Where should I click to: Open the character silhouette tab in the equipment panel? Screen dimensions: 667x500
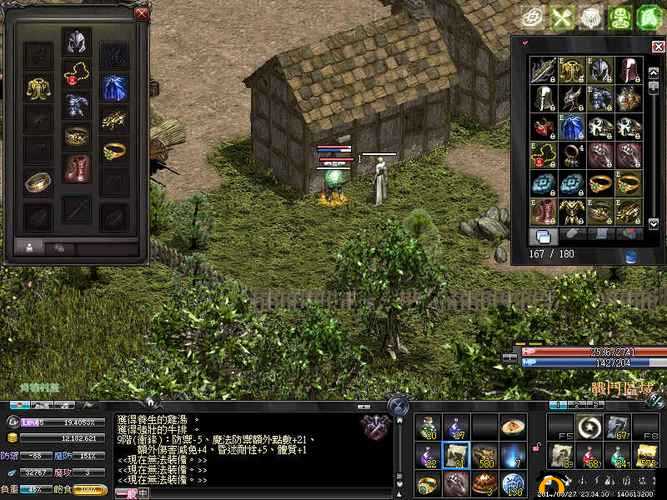[28, 245]
